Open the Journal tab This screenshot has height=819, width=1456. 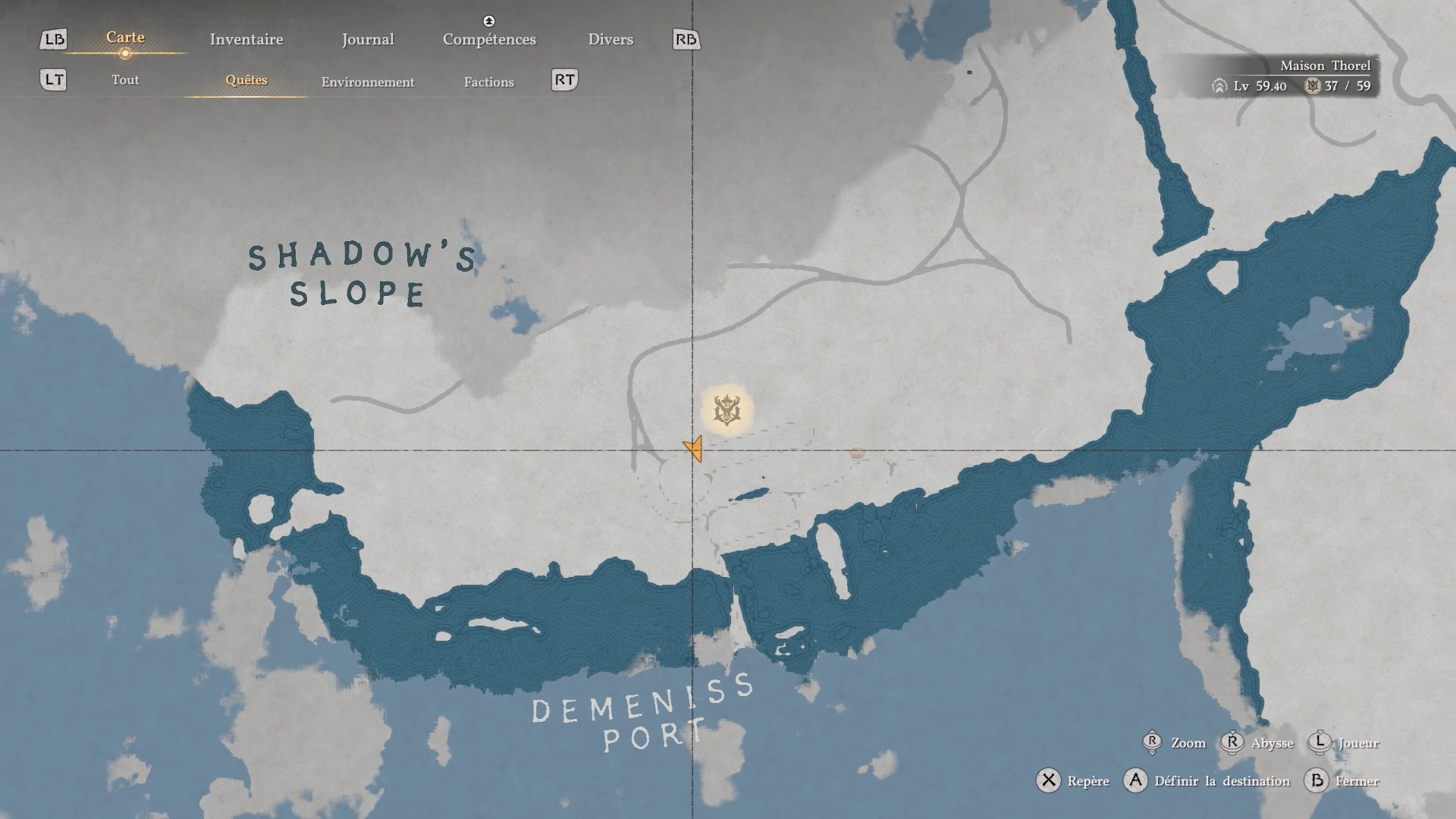(x=368, y=39)
